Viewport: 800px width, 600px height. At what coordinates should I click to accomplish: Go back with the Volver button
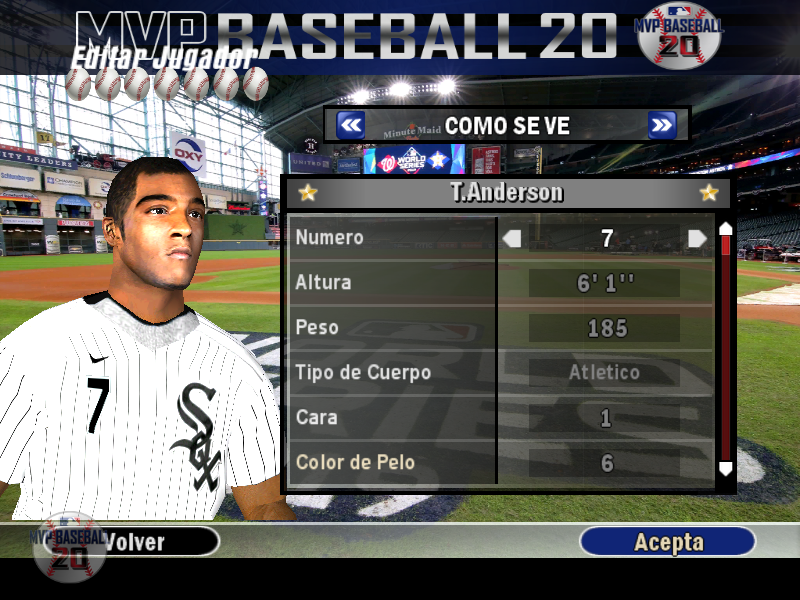coord(134,542)
